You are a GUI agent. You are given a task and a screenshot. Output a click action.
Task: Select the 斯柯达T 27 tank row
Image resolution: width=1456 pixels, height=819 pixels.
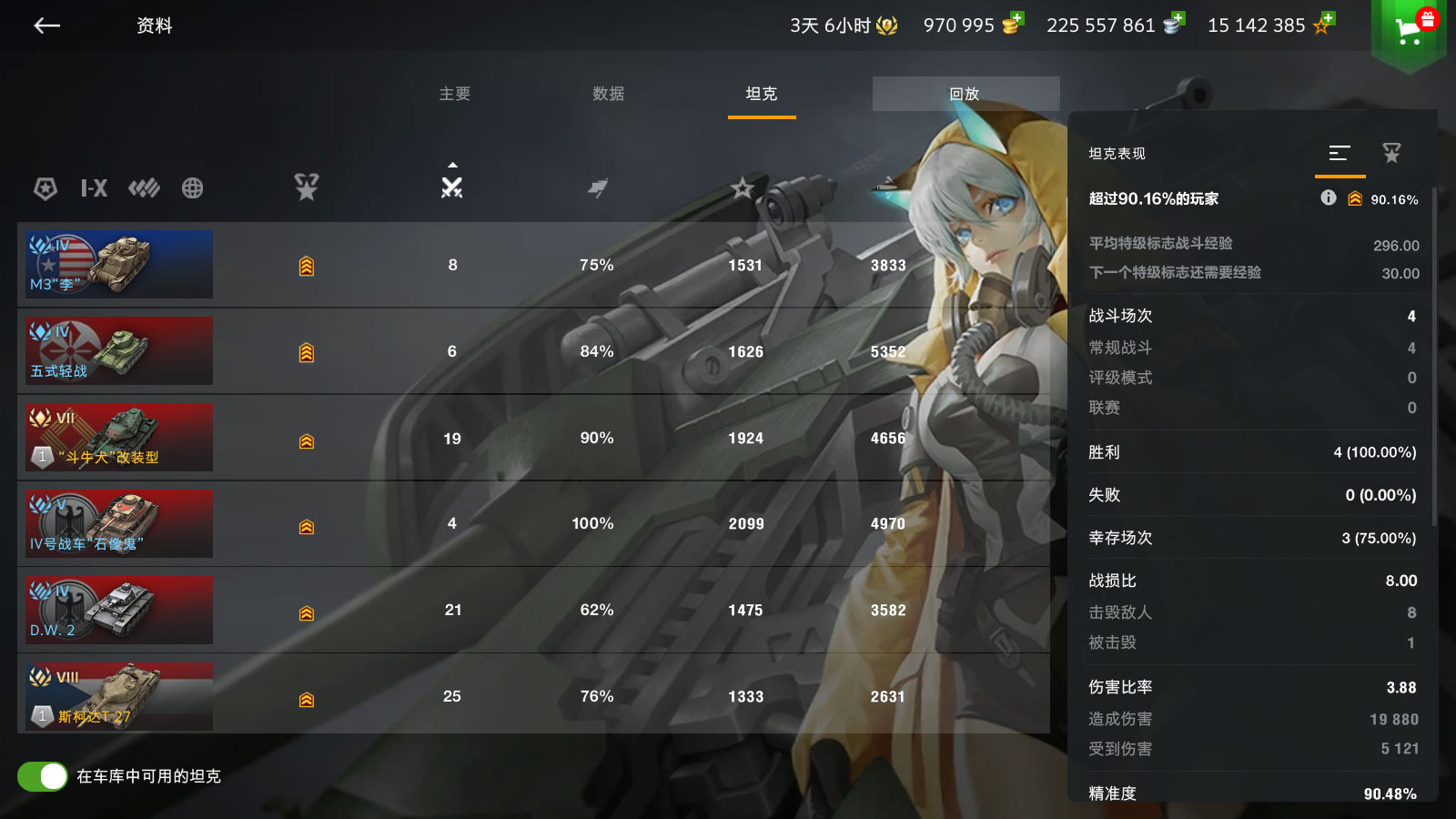click(119, 696)
